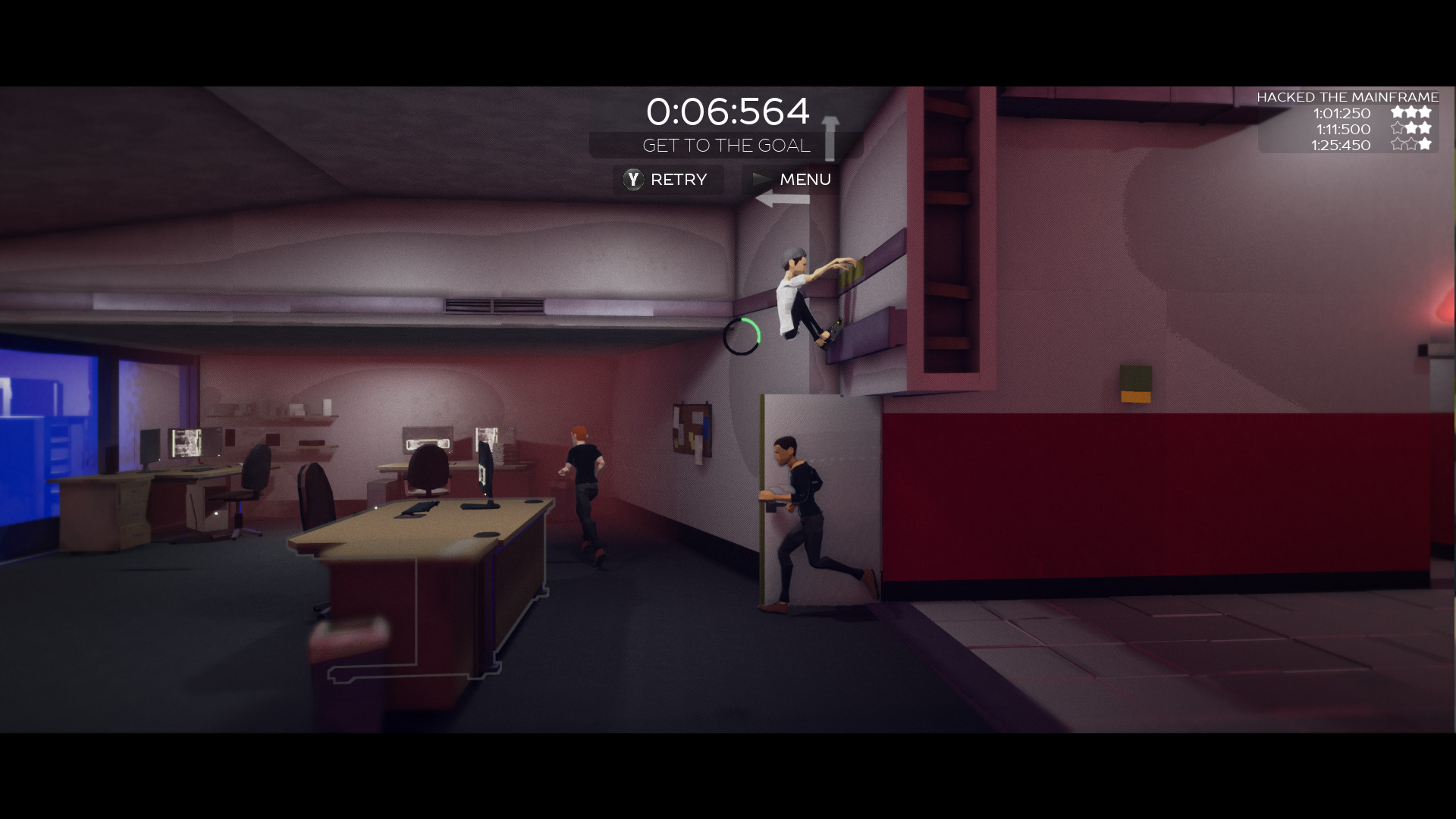Click the Y gamepad button icon beside RETRY

634,180
